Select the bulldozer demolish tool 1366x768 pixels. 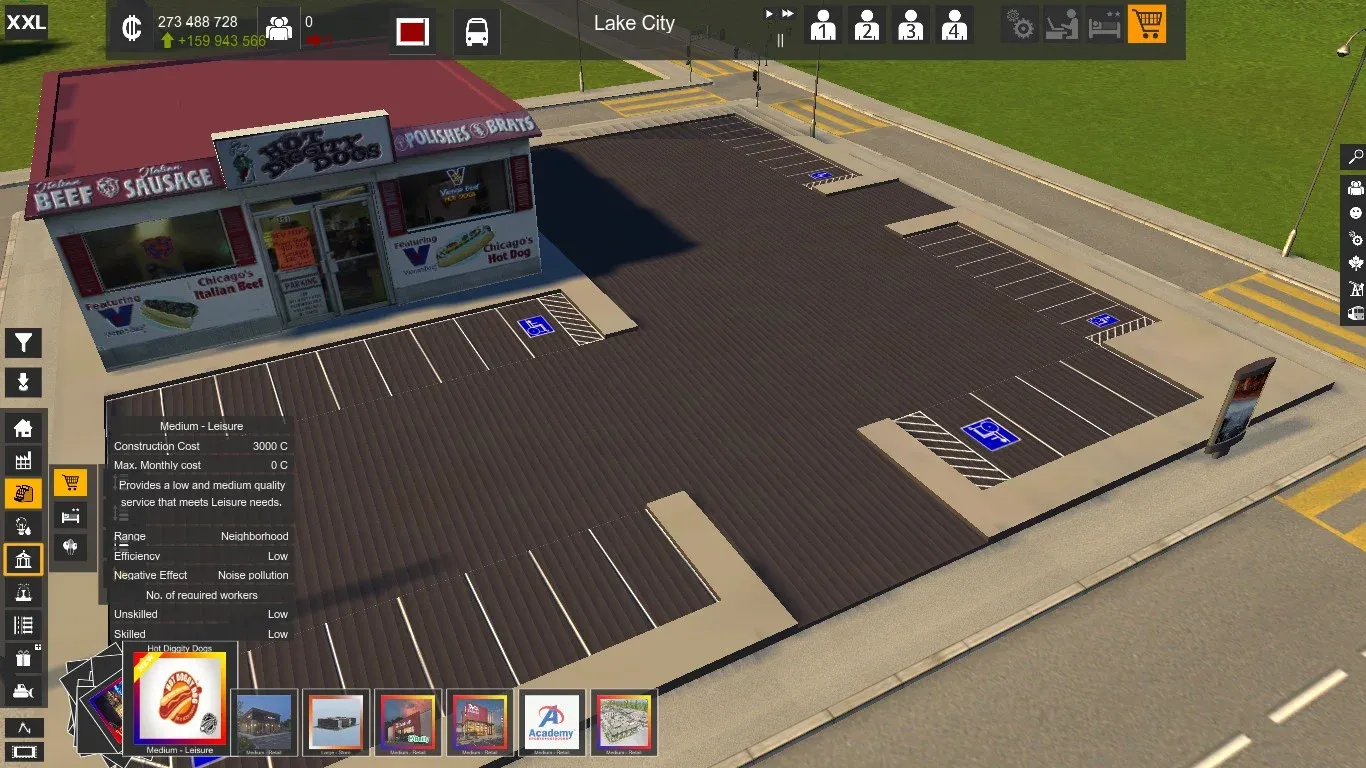point(23,691)
